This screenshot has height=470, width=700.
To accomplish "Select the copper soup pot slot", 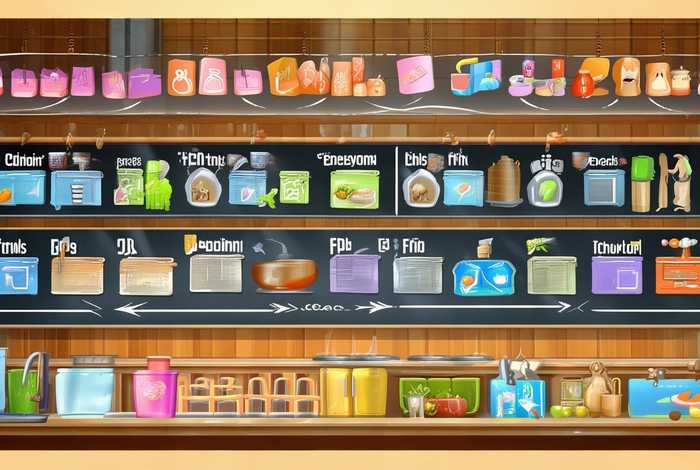I will (283, 273).
